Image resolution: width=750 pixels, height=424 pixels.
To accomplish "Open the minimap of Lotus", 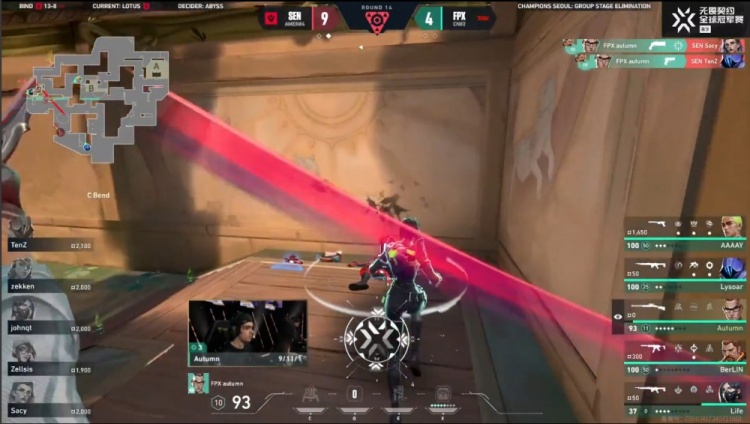I will [x=98, y=96].
